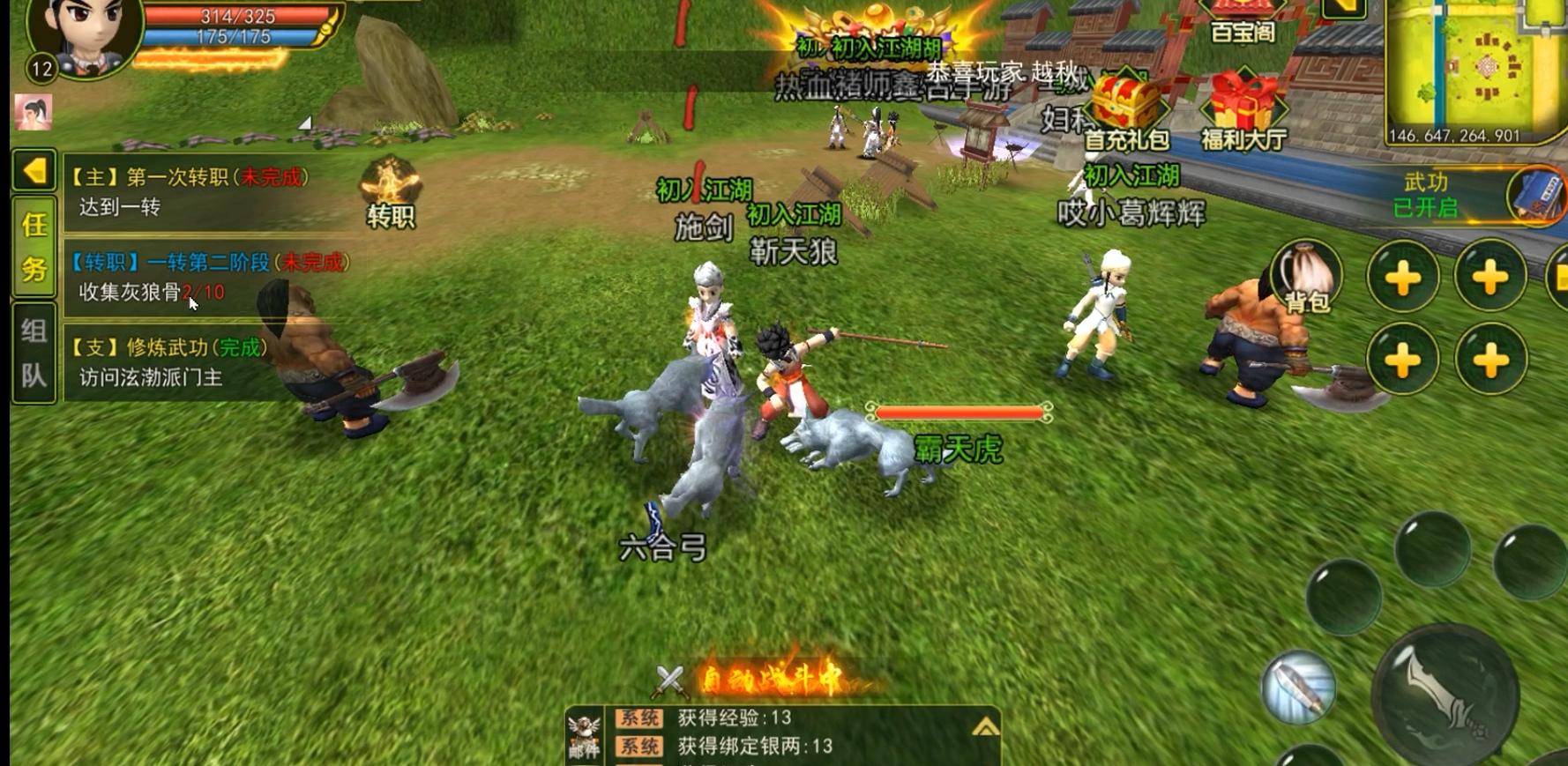Open the 背包 bag icon
The width and height of the screenshot is (1568, 766).
click(1306, 277)
